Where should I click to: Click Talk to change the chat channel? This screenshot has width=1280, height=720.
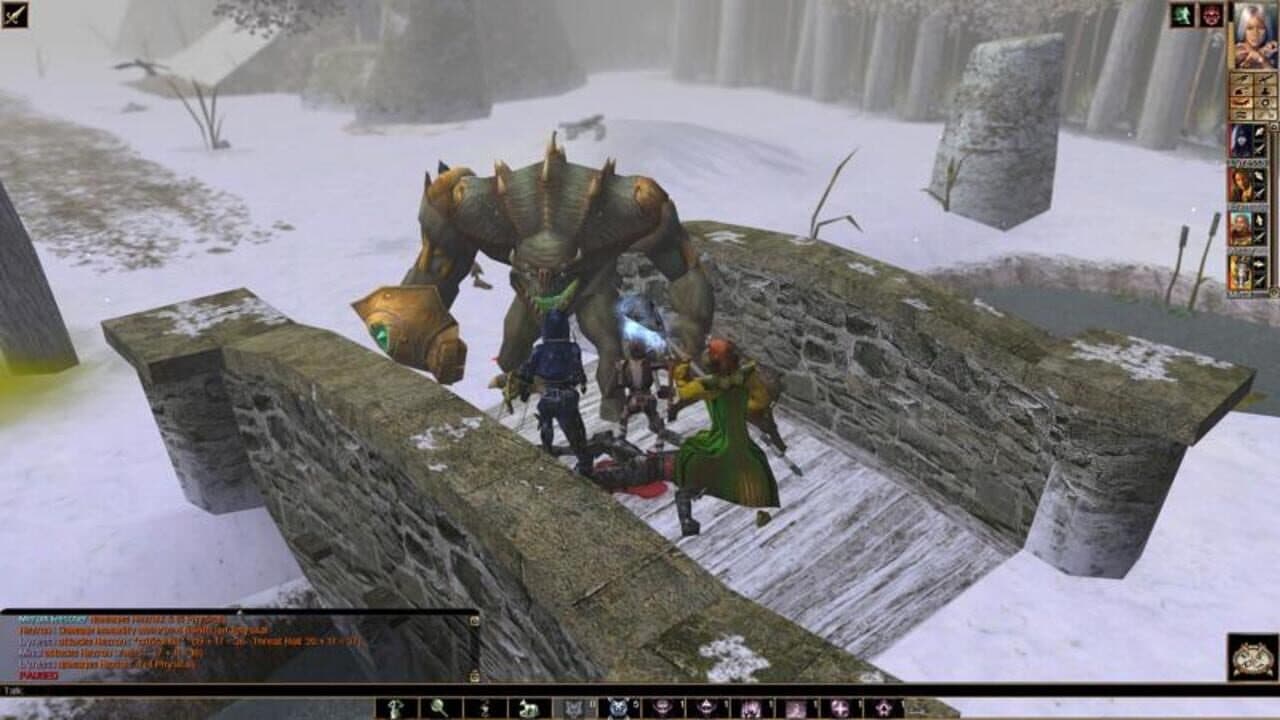click(10, 689)
